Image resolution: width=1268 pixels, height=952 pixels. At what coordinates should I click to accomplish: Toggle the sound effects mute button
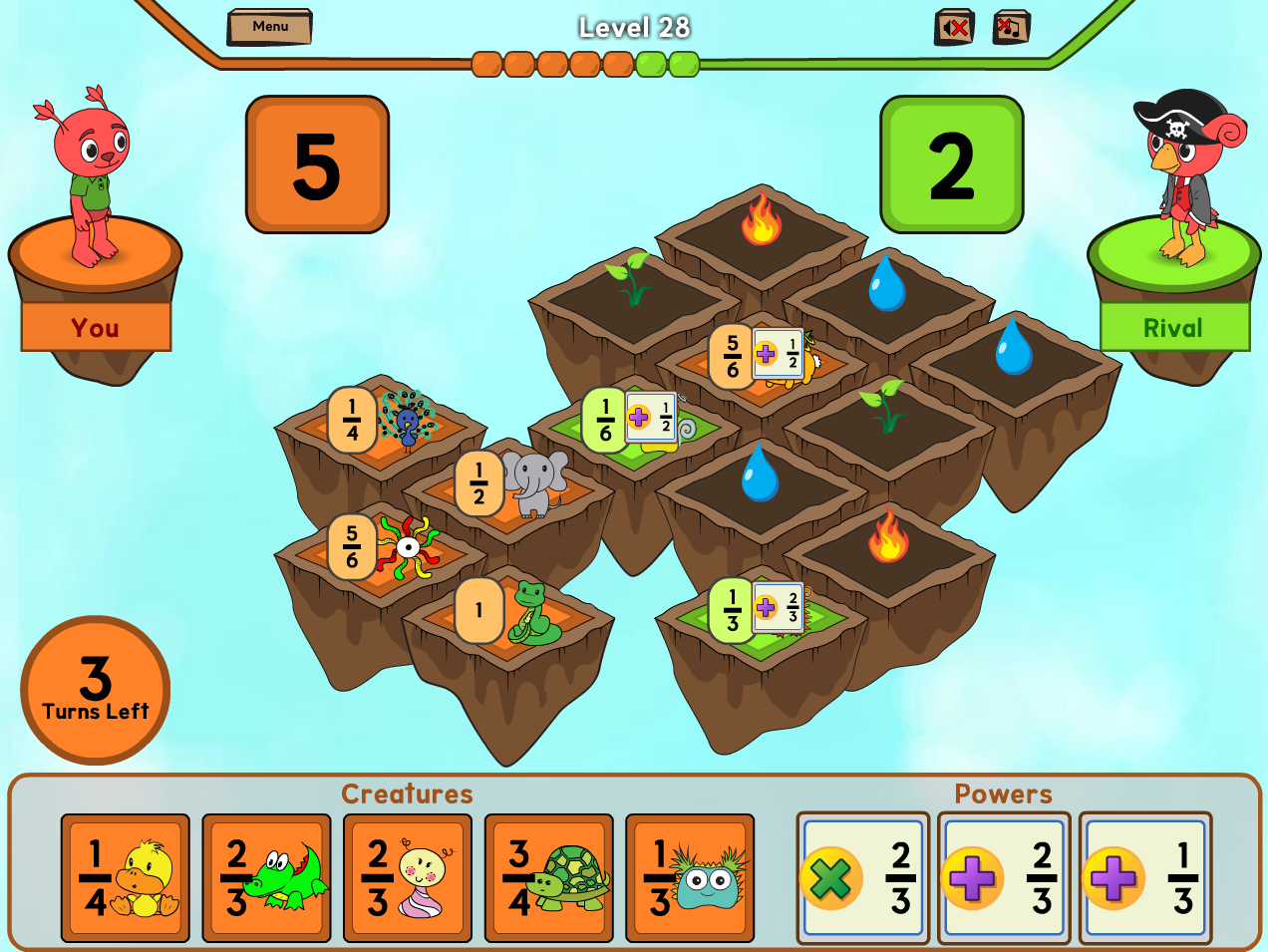[x=953, y=27]
